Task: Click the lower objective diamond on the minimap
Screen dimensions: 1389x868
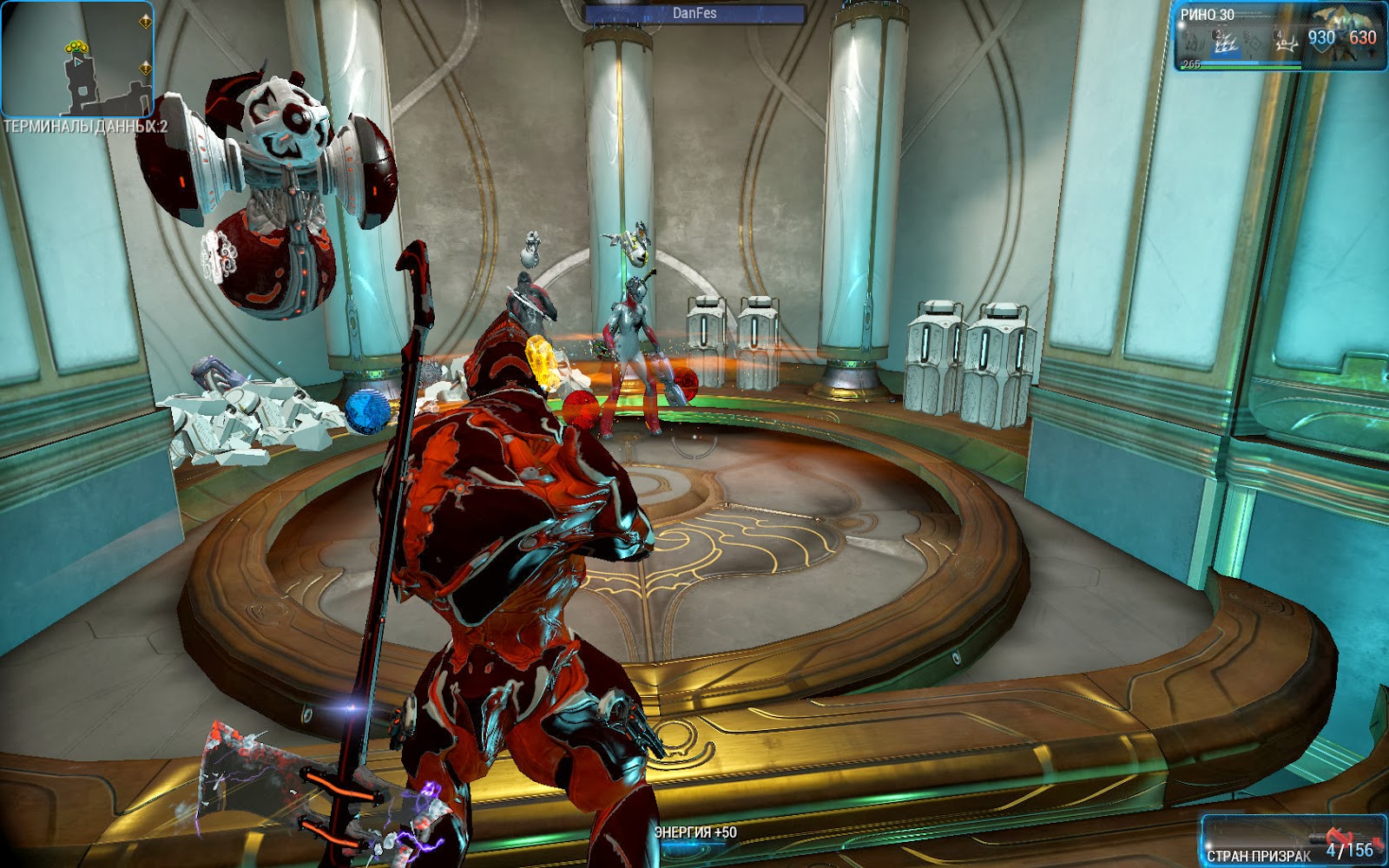Action: (145, 68)
